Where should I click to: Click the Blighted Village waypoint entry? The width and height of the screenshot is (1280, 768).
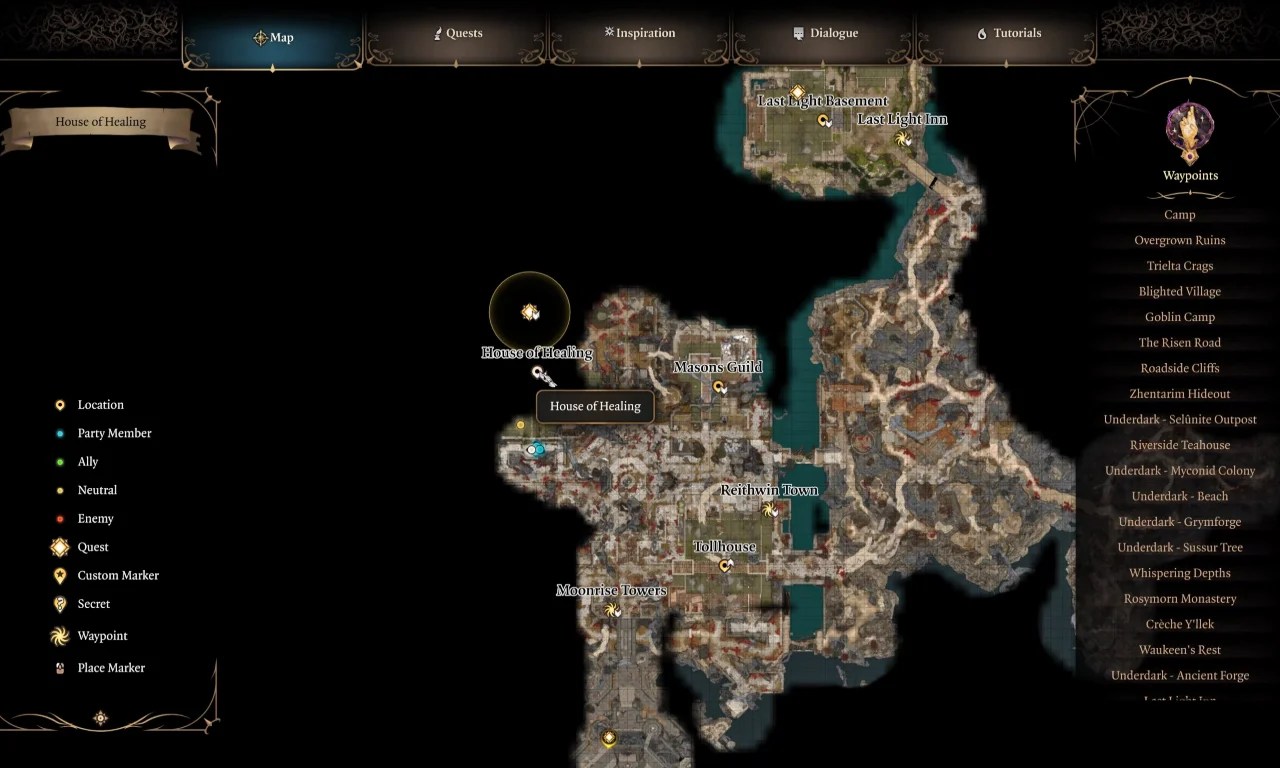1180,291
